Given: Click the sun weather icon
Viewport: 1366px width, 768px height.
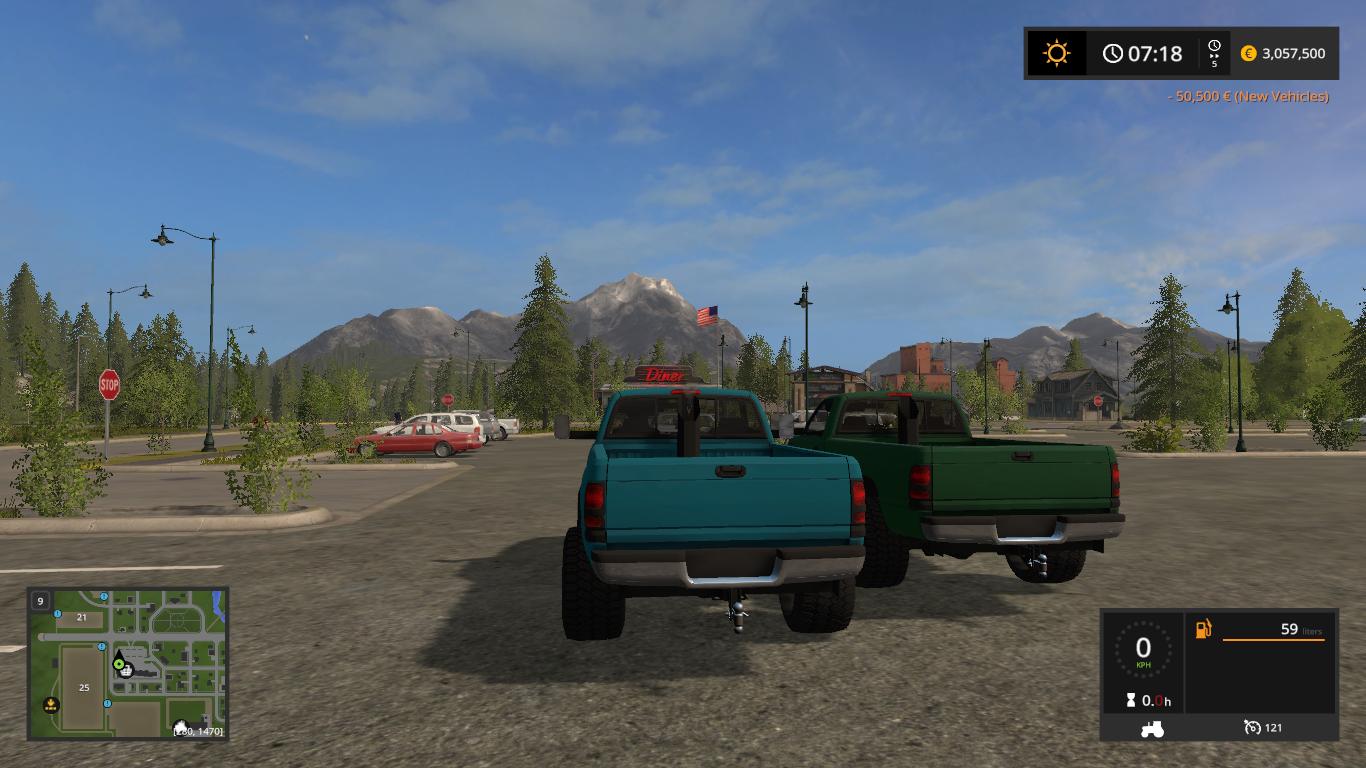Looking at the screenshot, I should point(1056,53).
